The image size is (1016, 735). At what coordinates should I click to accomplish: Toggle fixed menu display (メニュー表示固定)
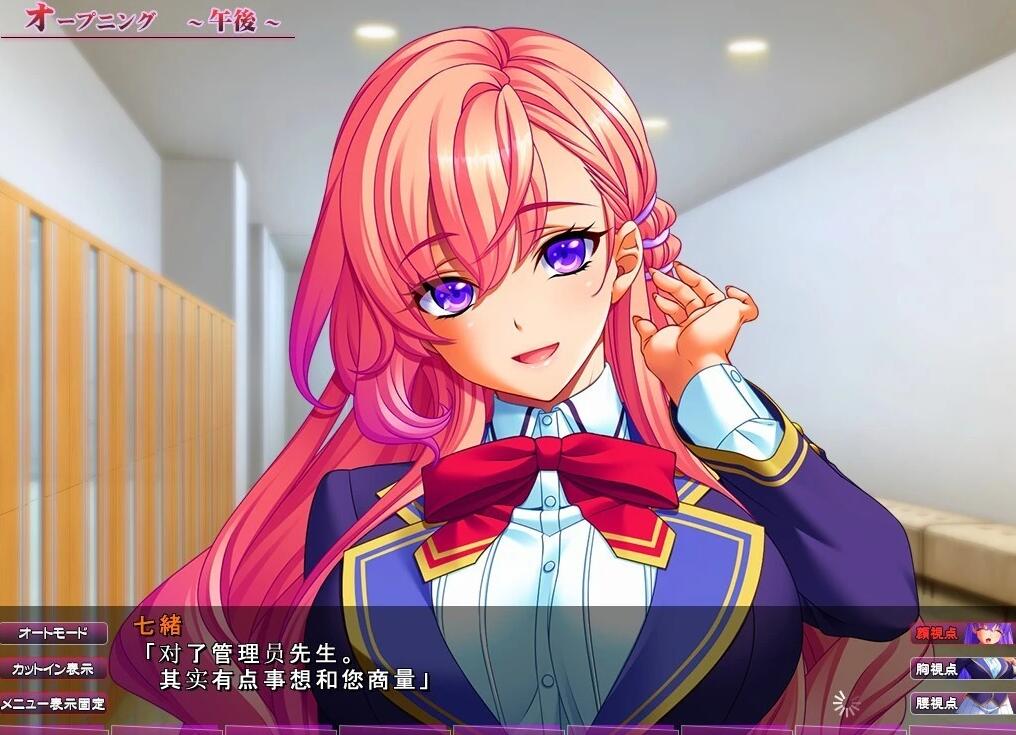pos(53,703)
